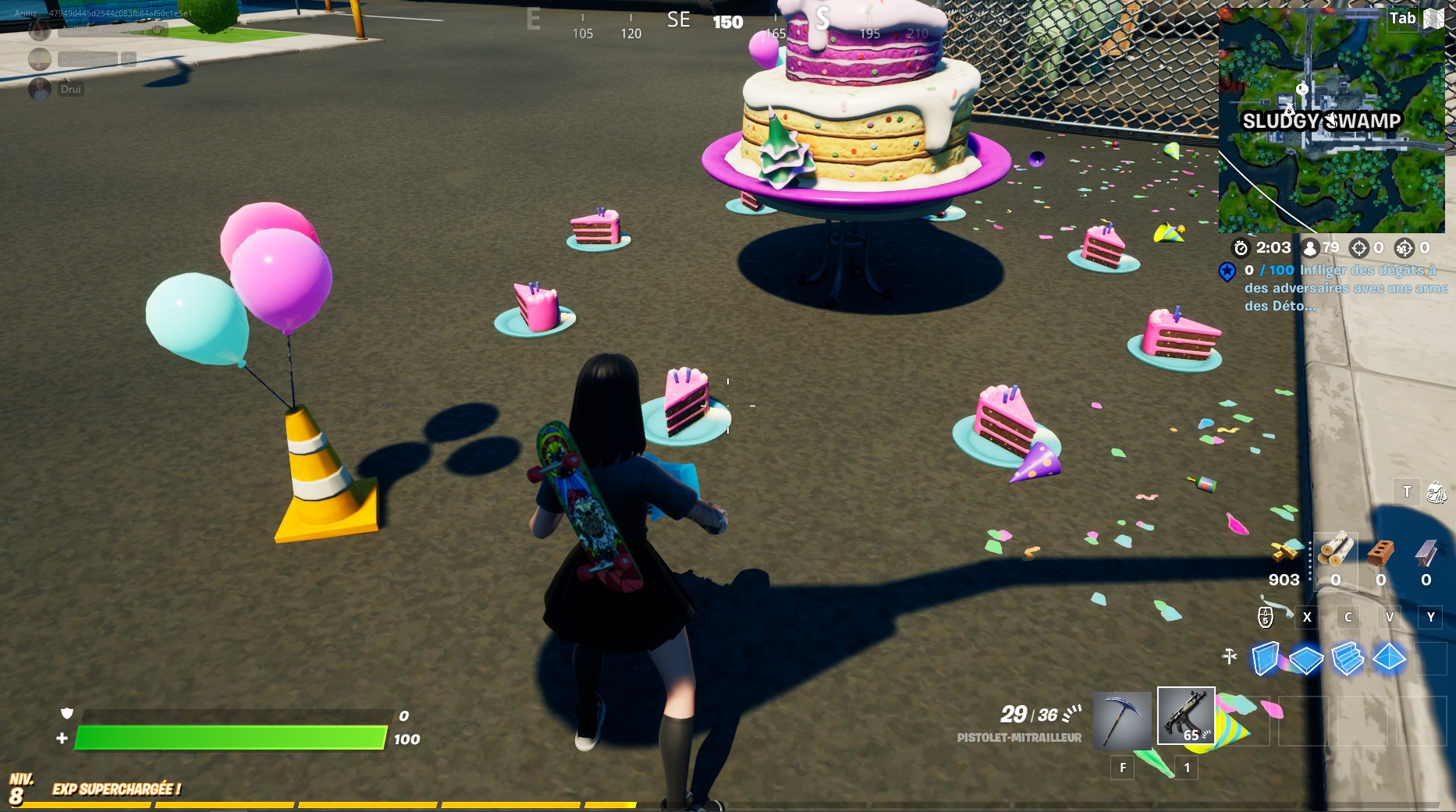Click the players remaining icon showing 79
This screenshot has width=1456, height=812.
1311,249
